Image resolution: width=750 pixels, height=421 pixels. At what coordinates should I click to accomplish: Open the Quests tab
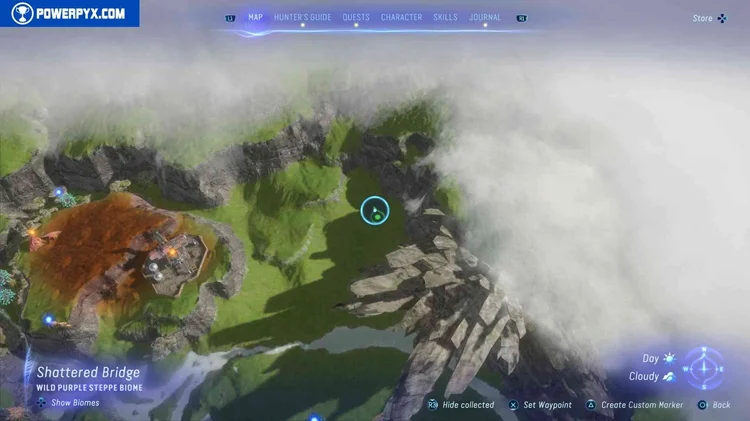pos(356,17)
